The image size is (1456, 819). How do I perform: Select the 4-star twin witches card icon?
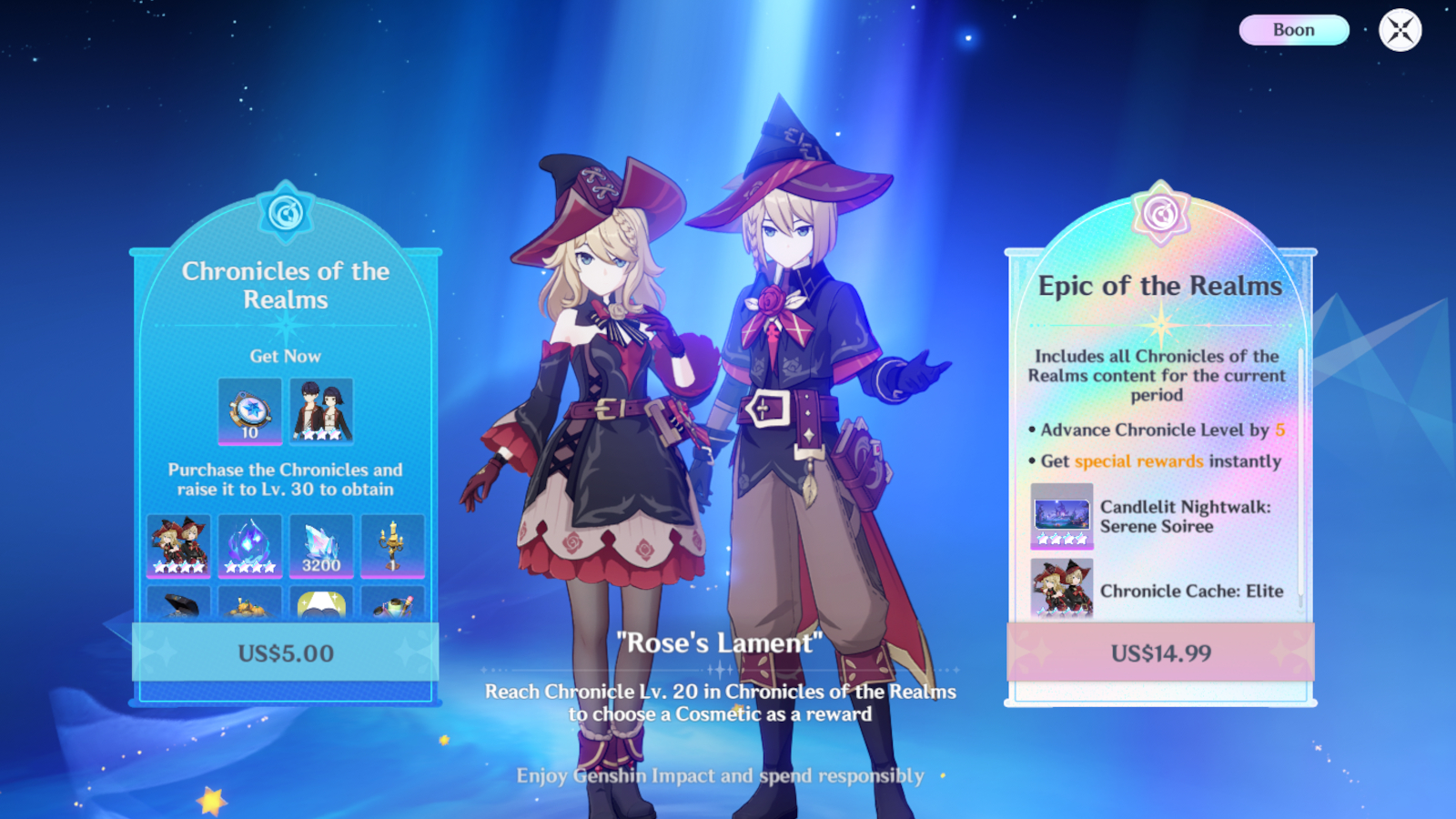(x=178, y=544)
